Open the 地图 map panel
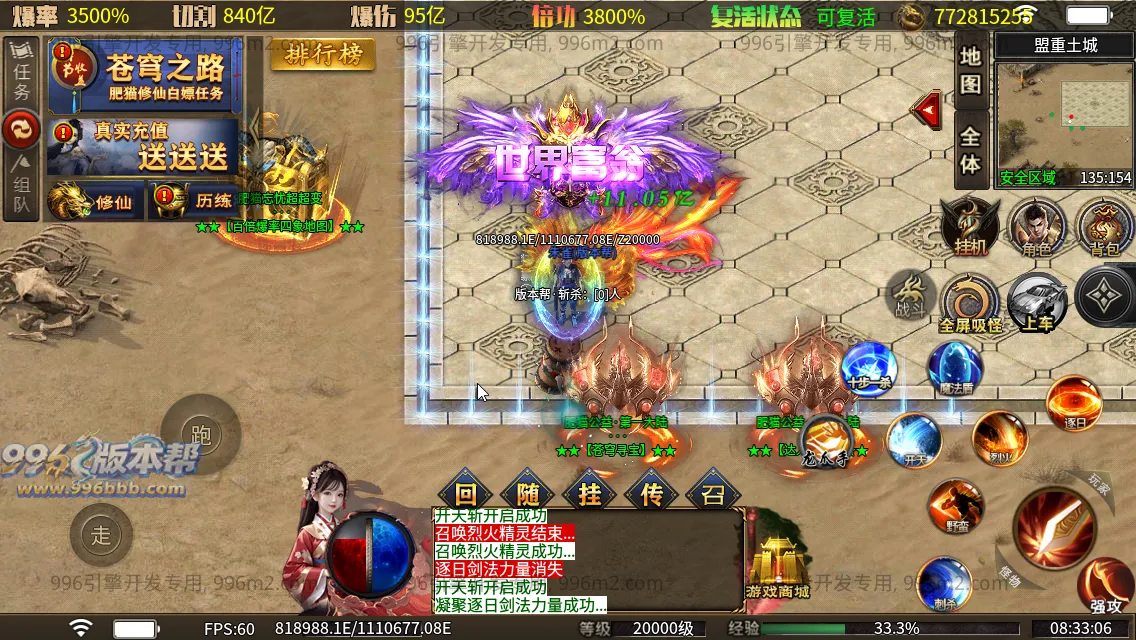Image resolution: width=1136 pixels, height=640 pixels. tap(970, 70)
